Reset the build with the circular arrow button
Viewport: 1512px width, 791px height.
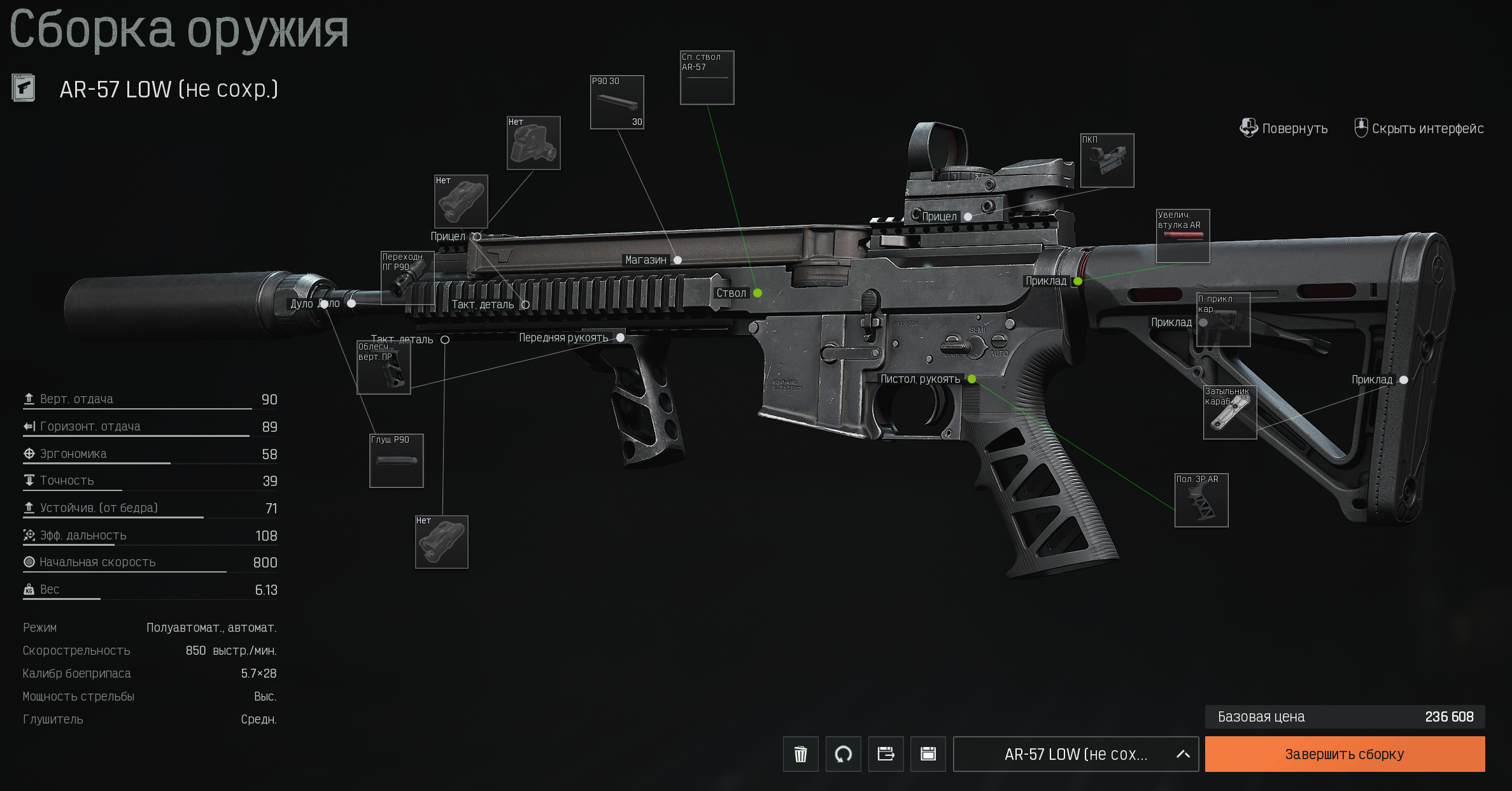pyautogui.click(x=843, y=754)
